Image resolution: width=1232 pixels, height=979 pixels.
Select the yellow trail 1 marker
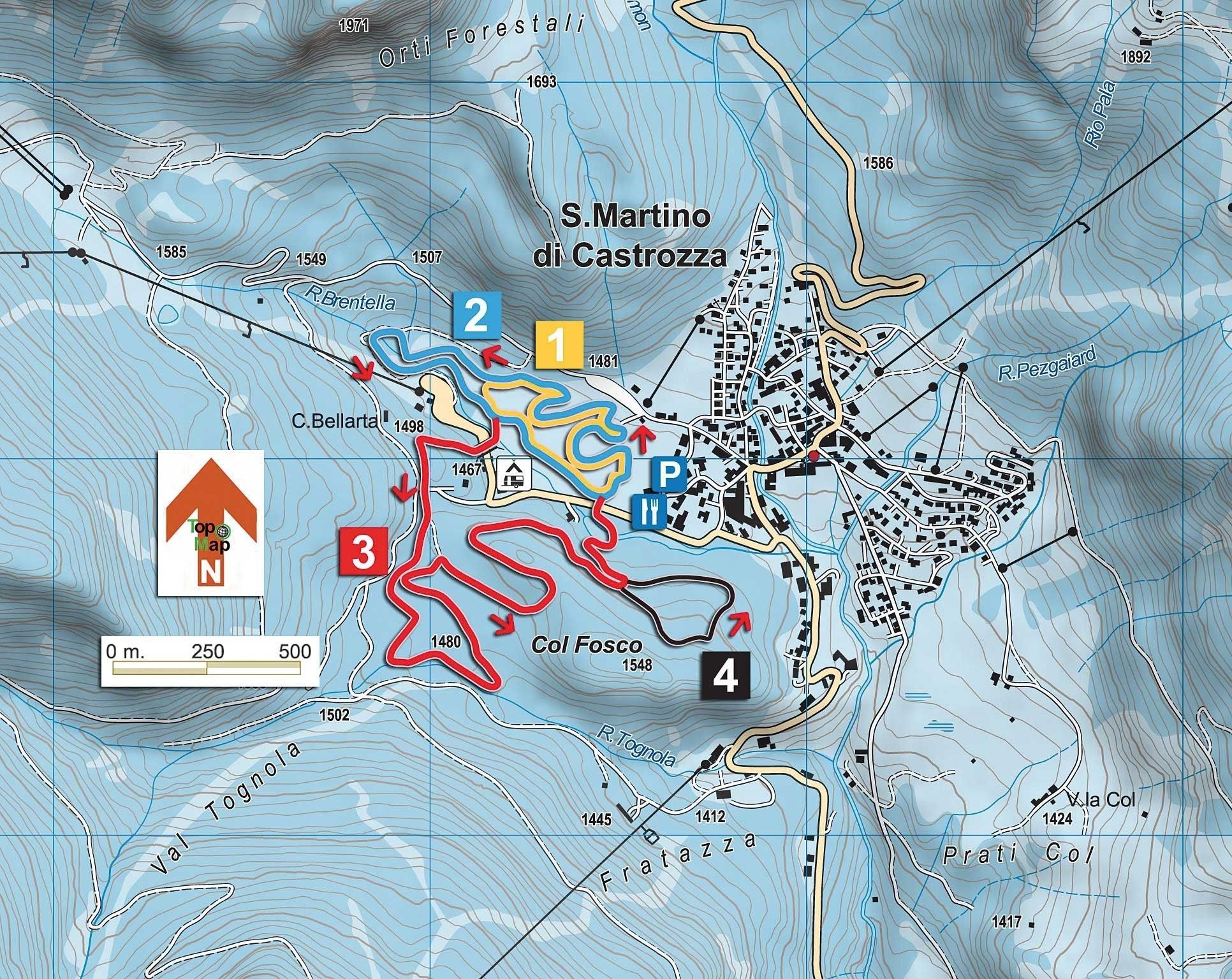tap(559, 345)
